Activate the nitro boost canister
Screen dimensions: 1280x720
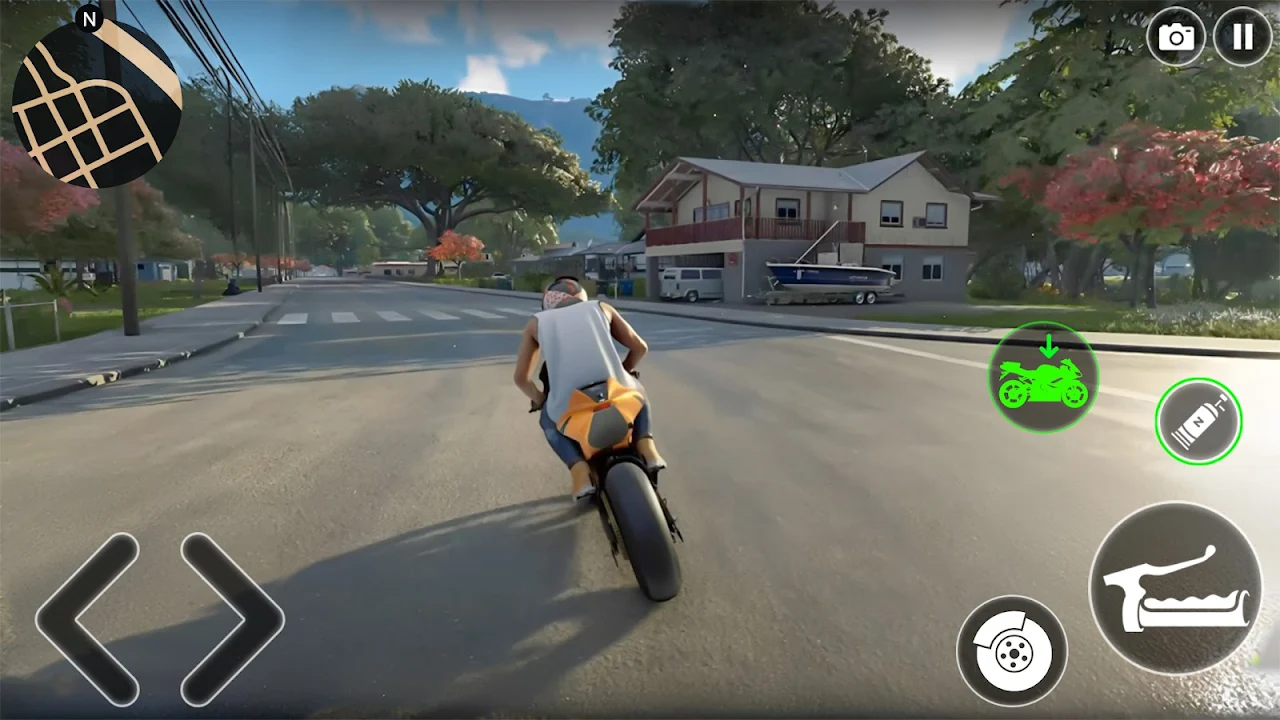1198,421
